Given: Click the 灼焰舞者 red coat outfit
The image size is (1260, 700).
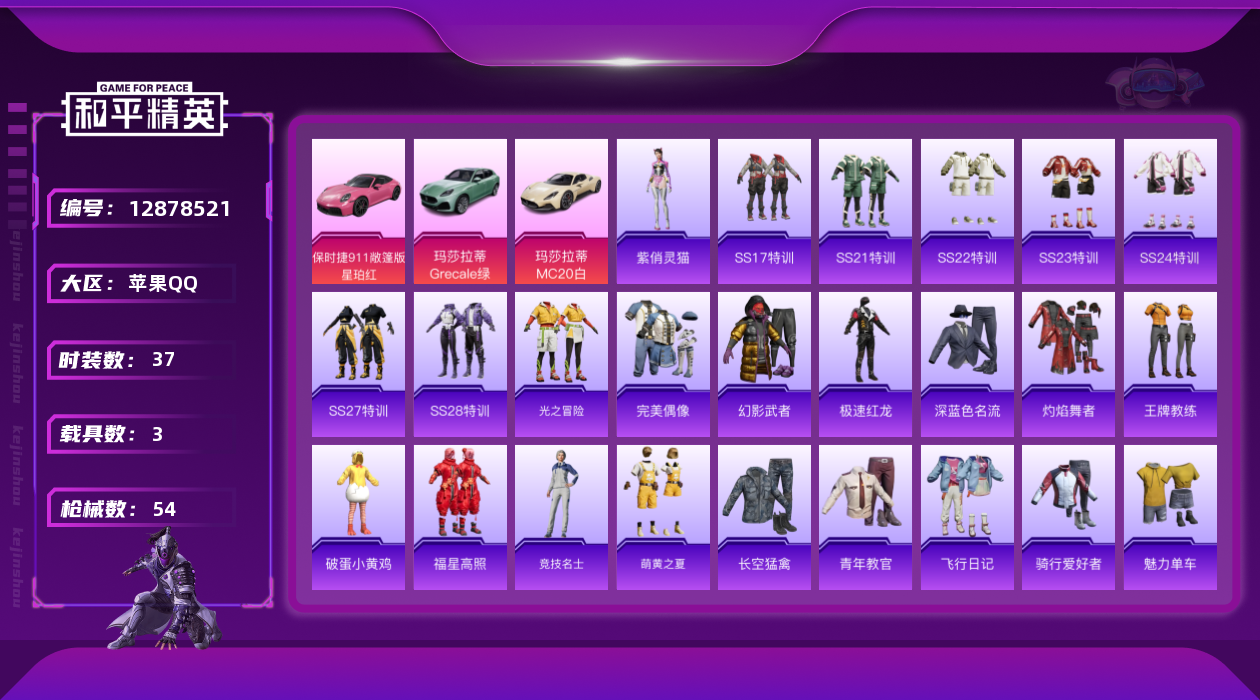Looking at the screenshot, I should 1068,364.
